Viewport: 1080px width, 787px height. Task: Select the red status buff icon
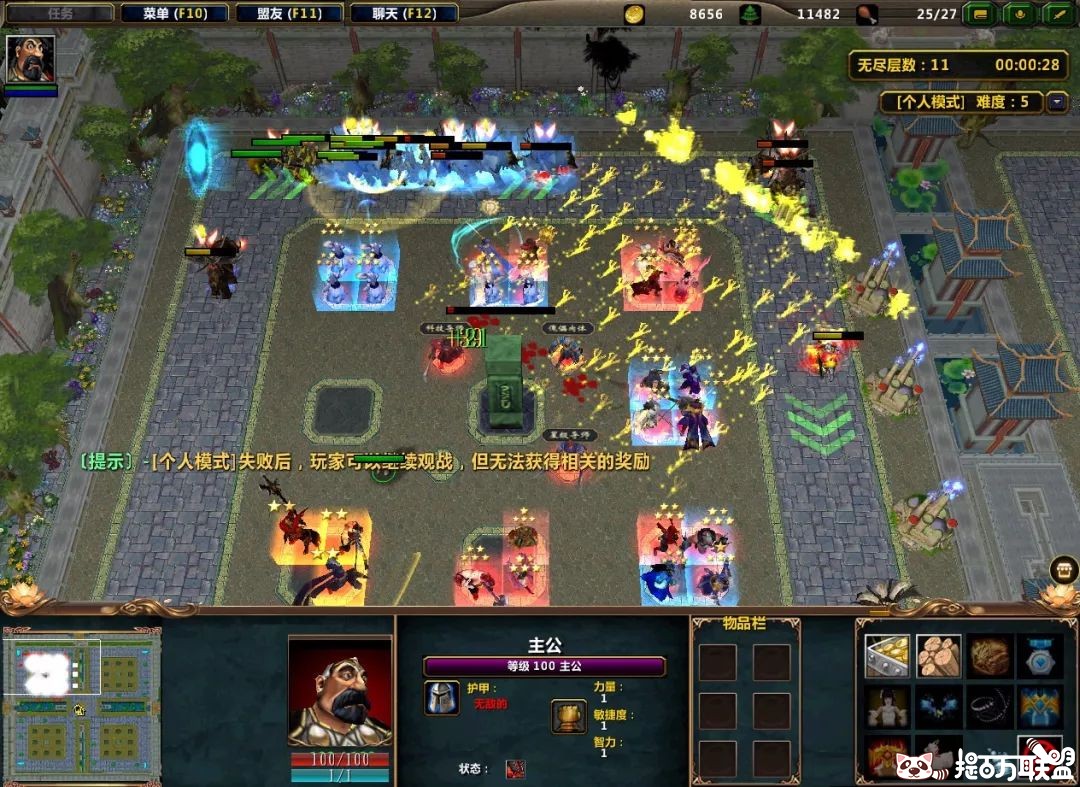coord(515,768)
